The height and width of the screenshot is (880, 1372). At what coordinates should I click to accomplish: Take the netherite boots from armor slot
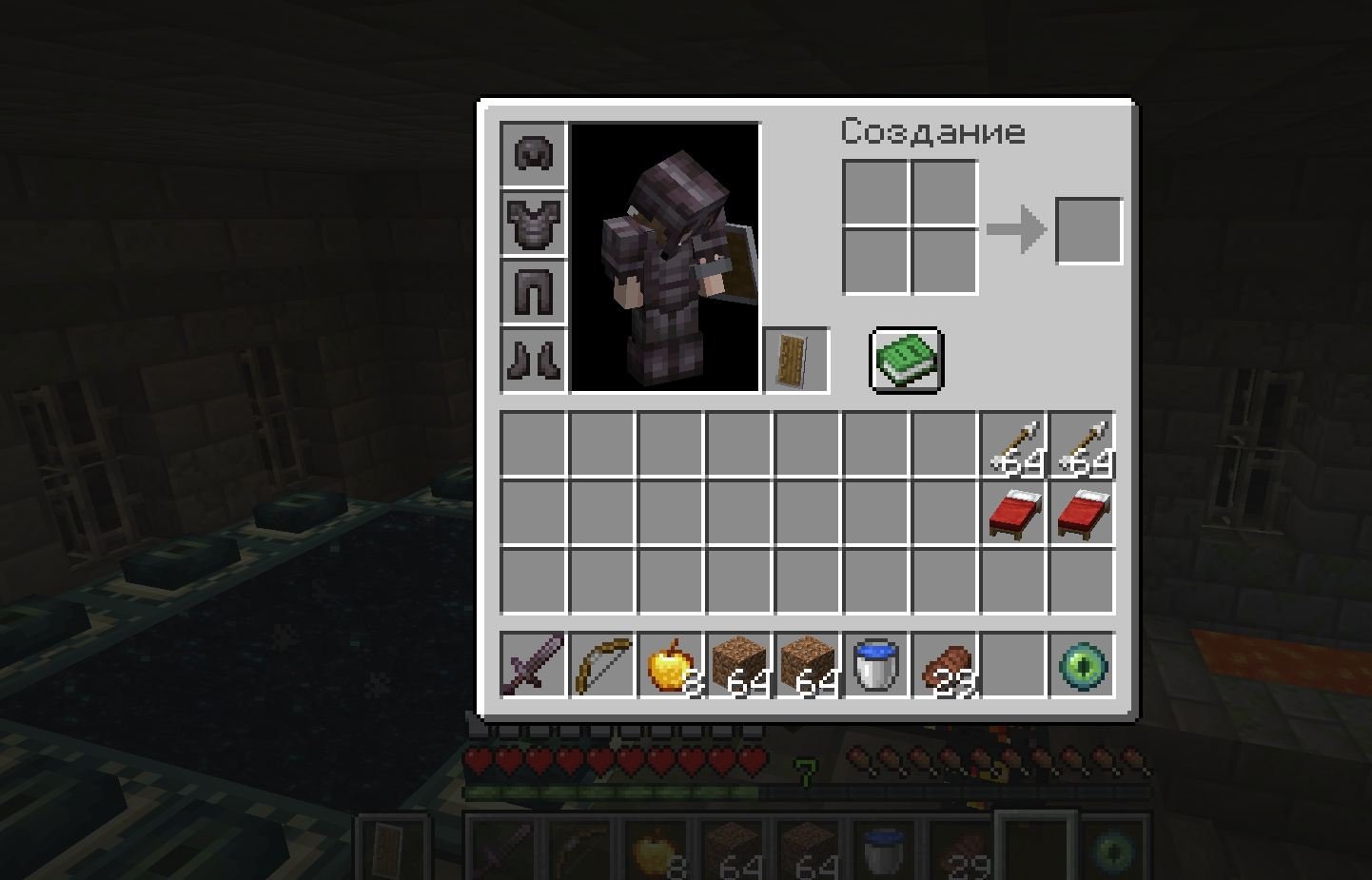click(x=534, y=360)
